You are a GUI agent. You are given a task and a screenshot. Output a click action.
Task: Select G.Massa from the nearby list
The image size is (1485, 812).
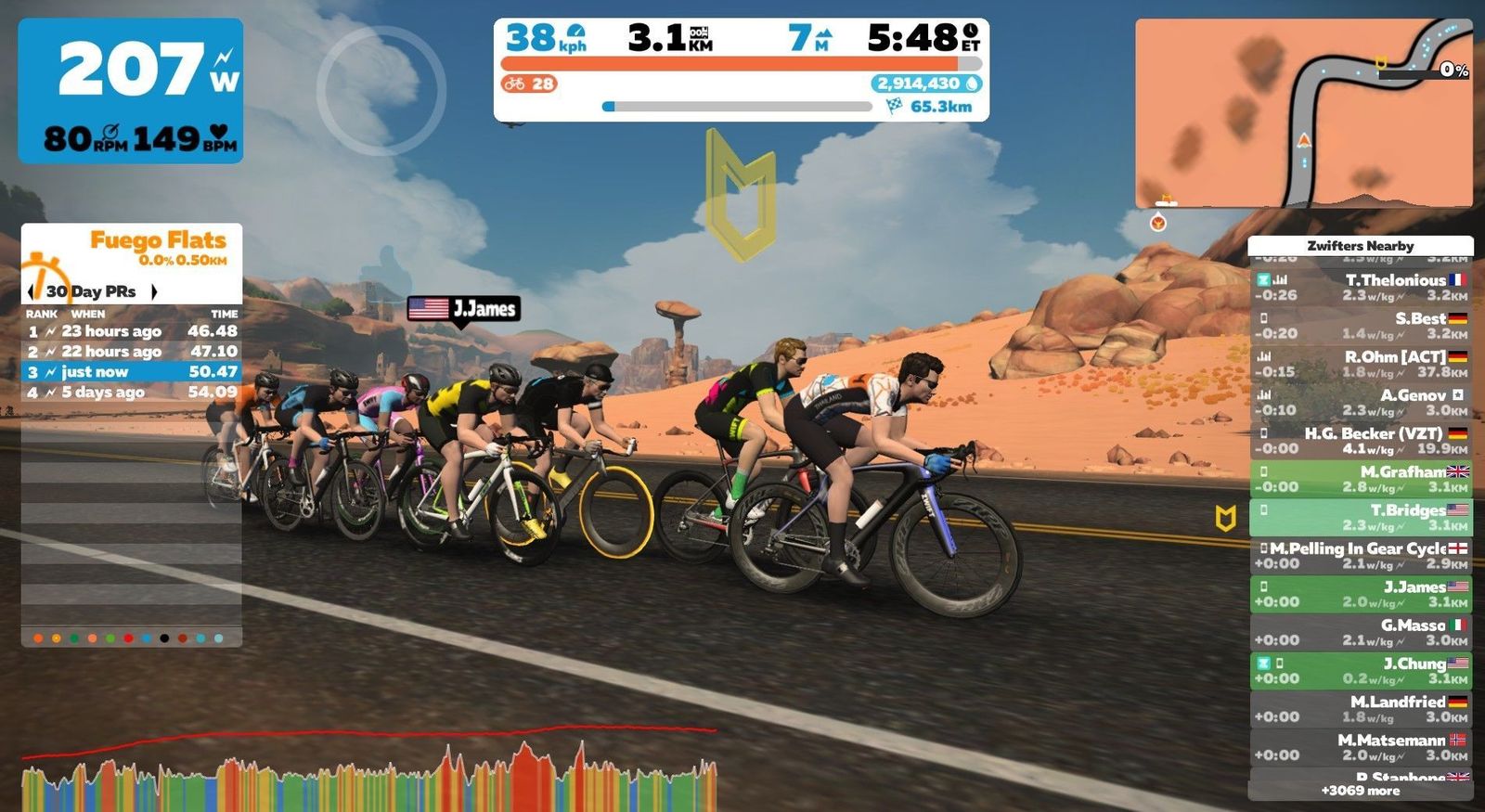coord(1361,632)
